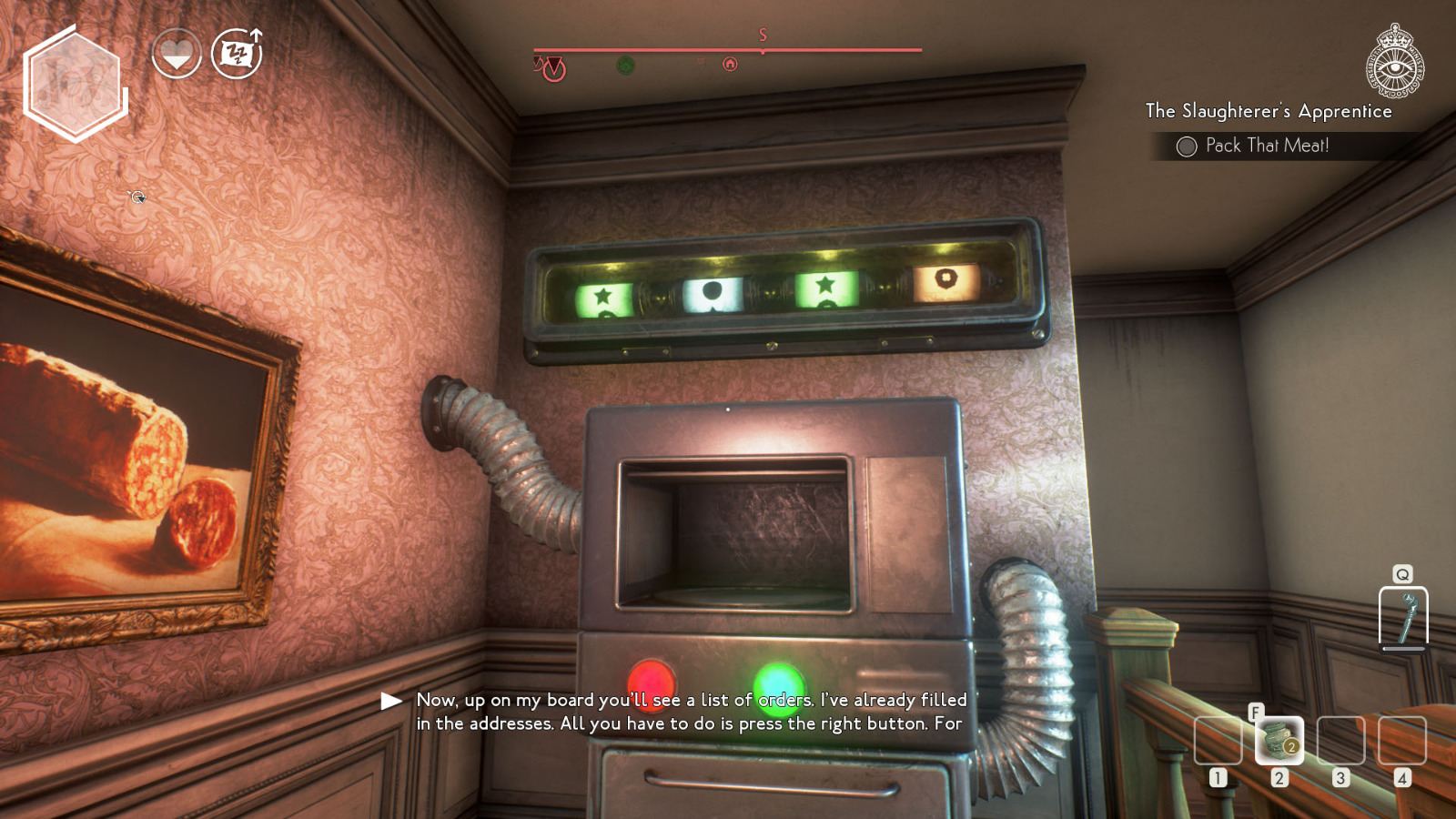Select the green marker on the compass

(x=624, y=65)
